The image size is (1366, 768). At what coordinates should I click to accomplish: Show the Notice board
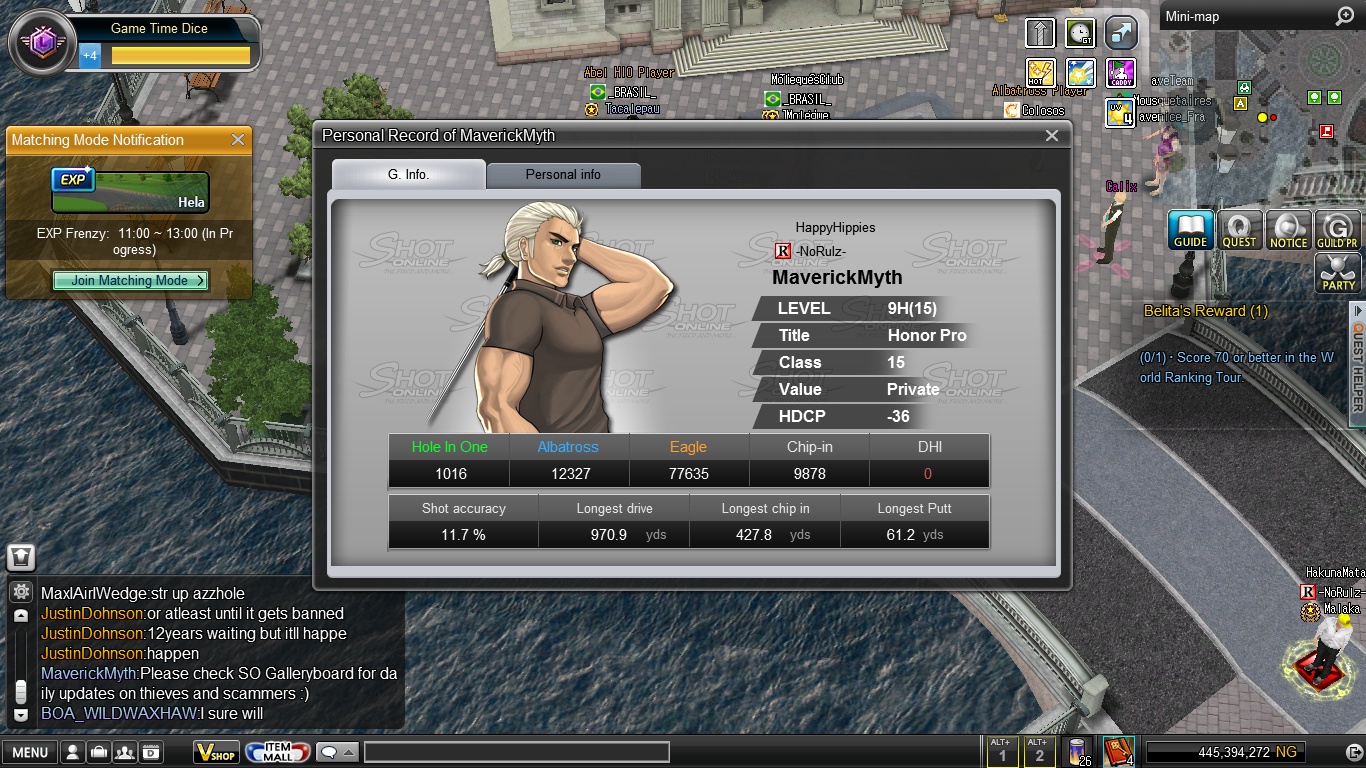click(1288, 230)
